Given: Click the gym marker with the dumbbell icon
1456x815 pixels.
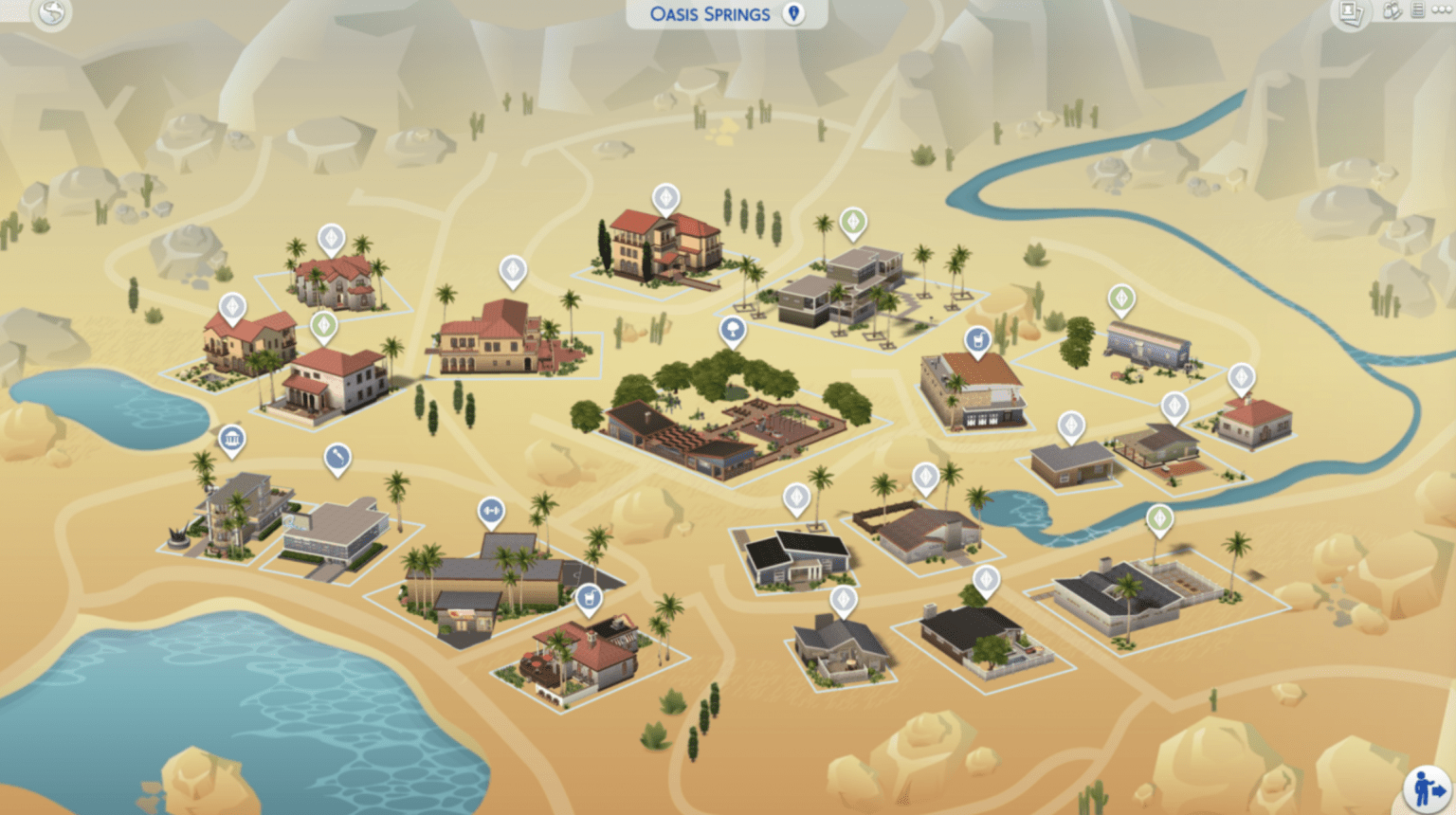Looking at the screenshot, I should tap(491, 510).
